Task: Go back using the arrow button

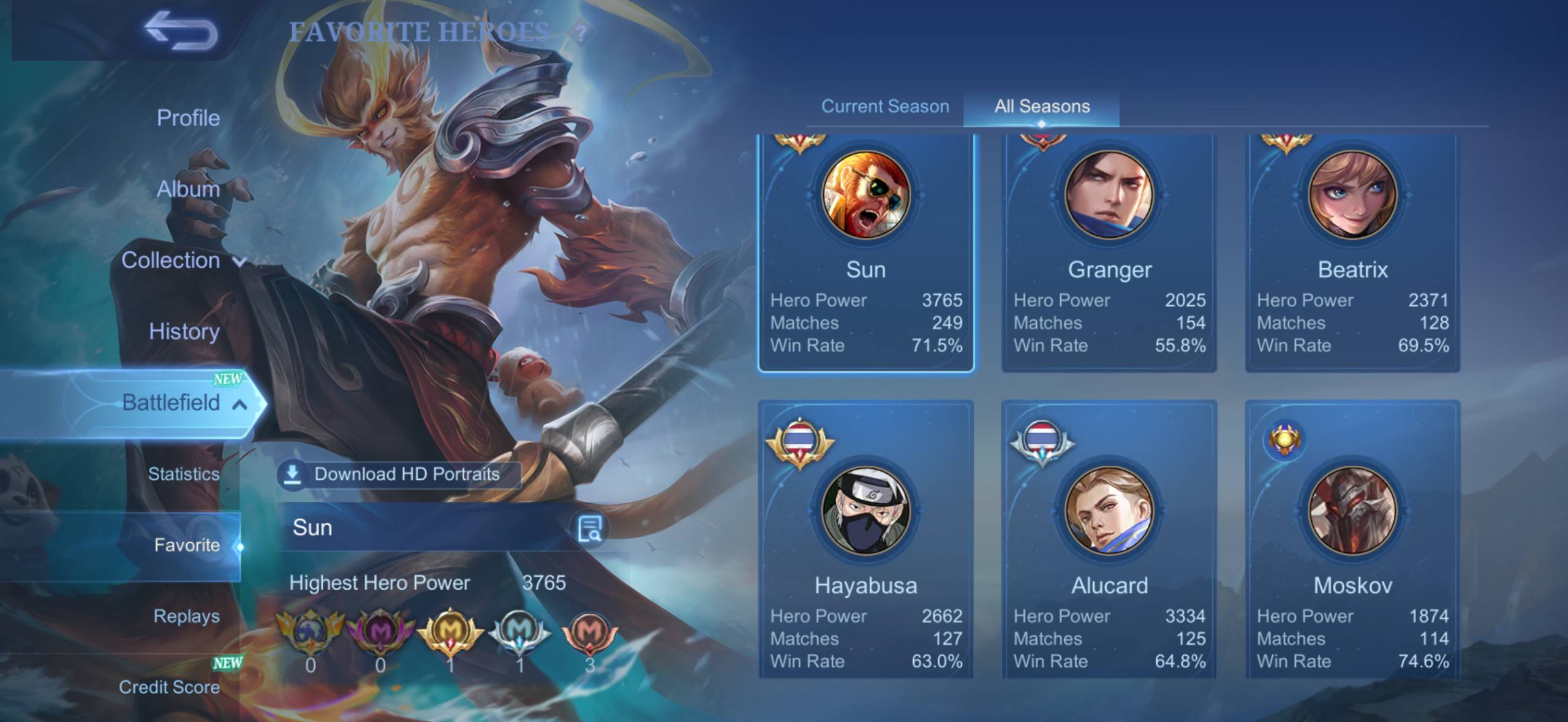Action: click(181, 32)
